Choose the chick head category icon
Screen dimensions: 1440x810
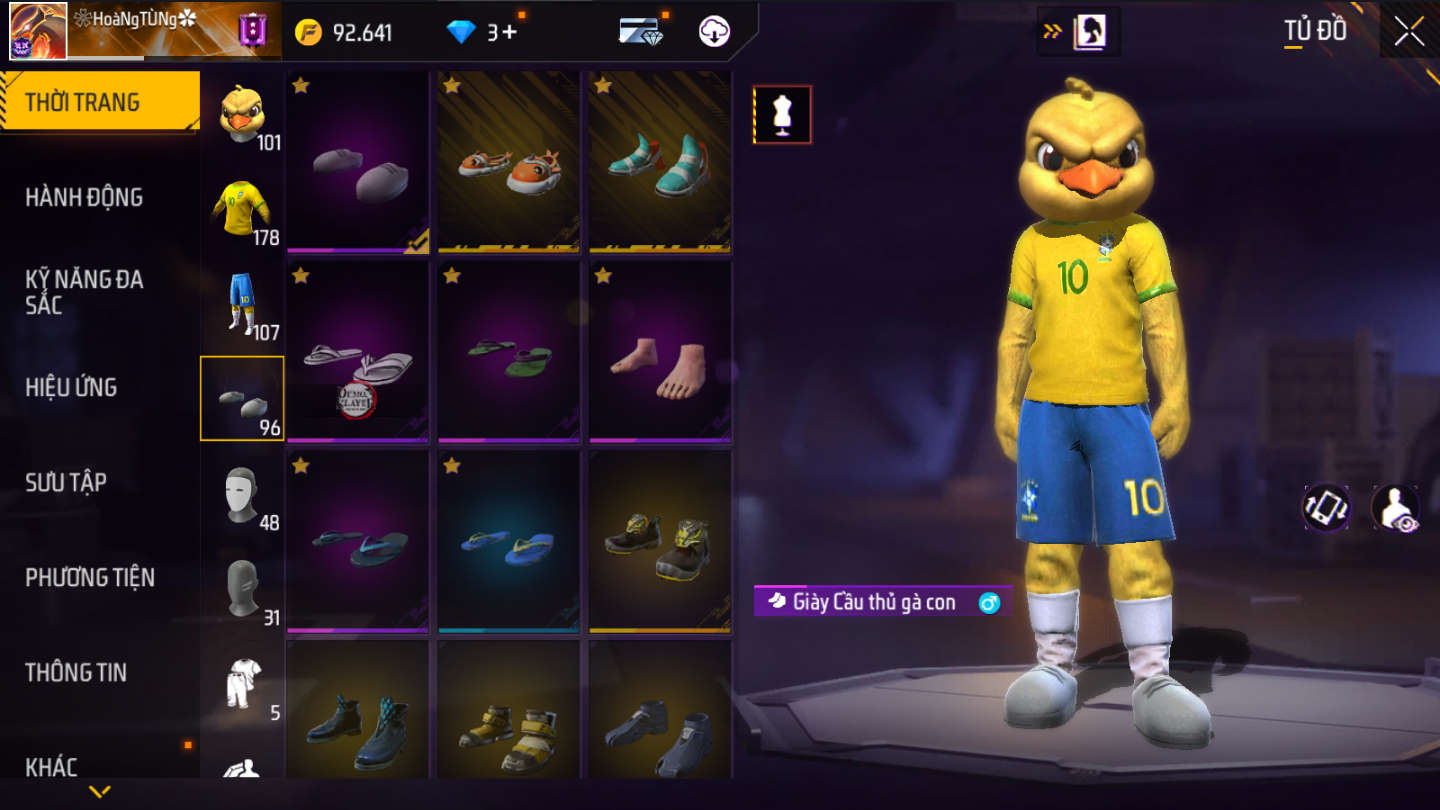[x=242, y=116]
